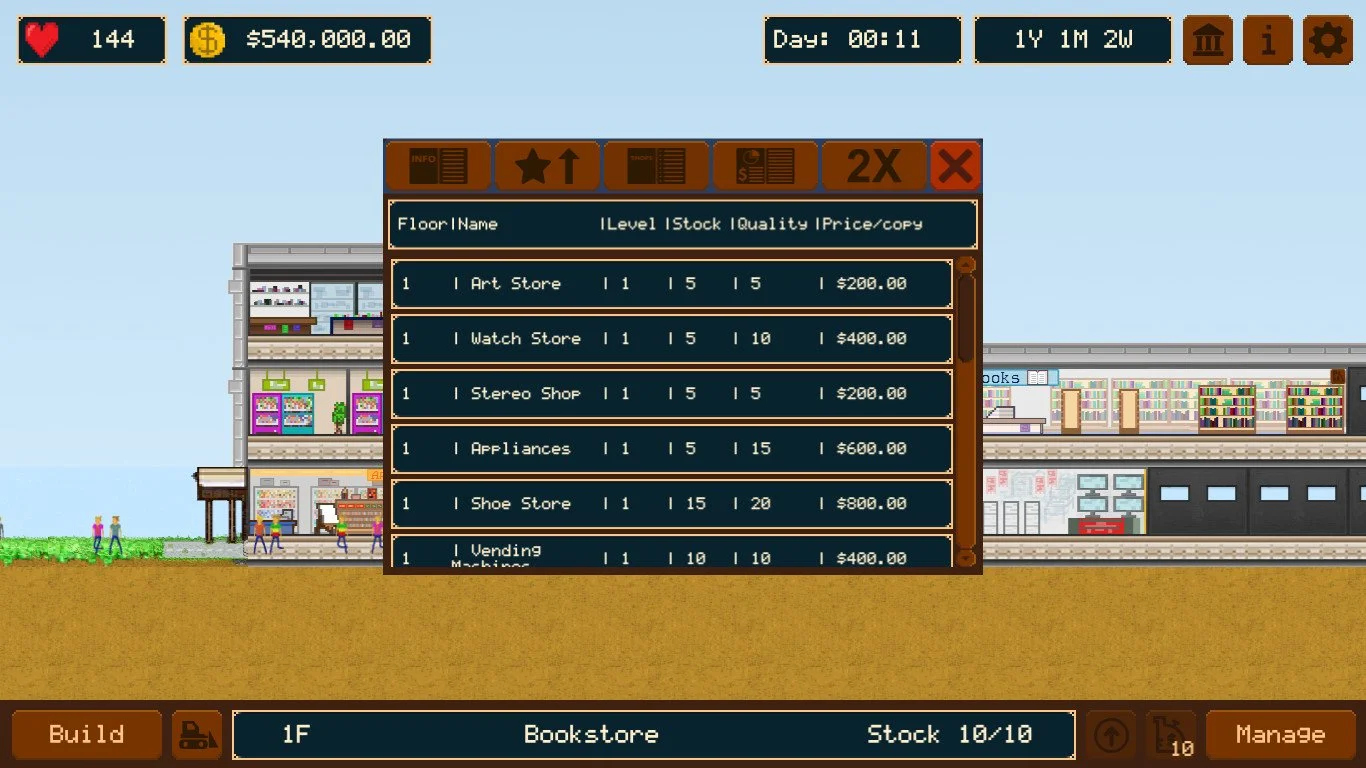
Task: Select the Shoe Store row
Action: pos(671,504)
